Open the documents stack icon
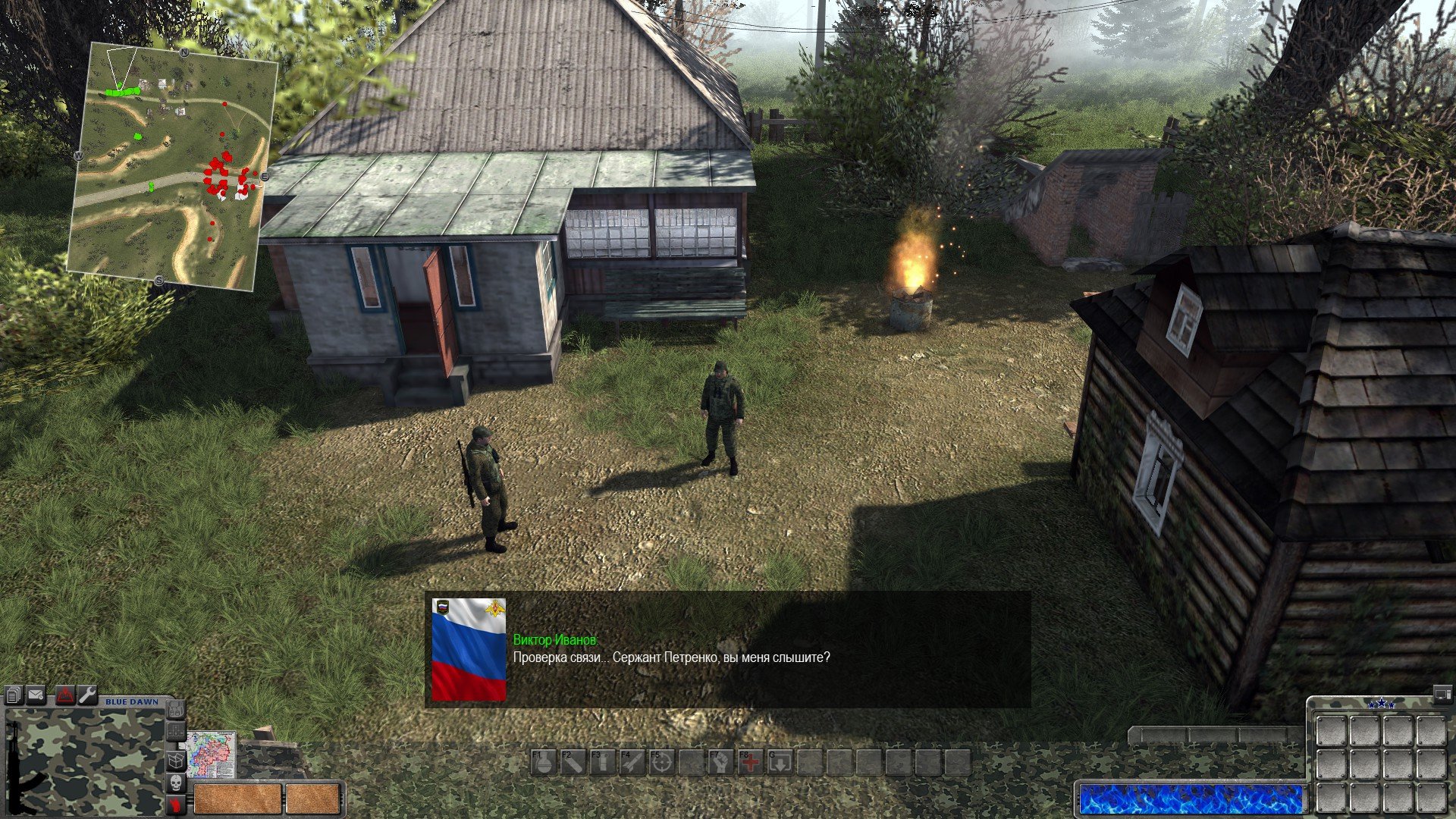 13,695
